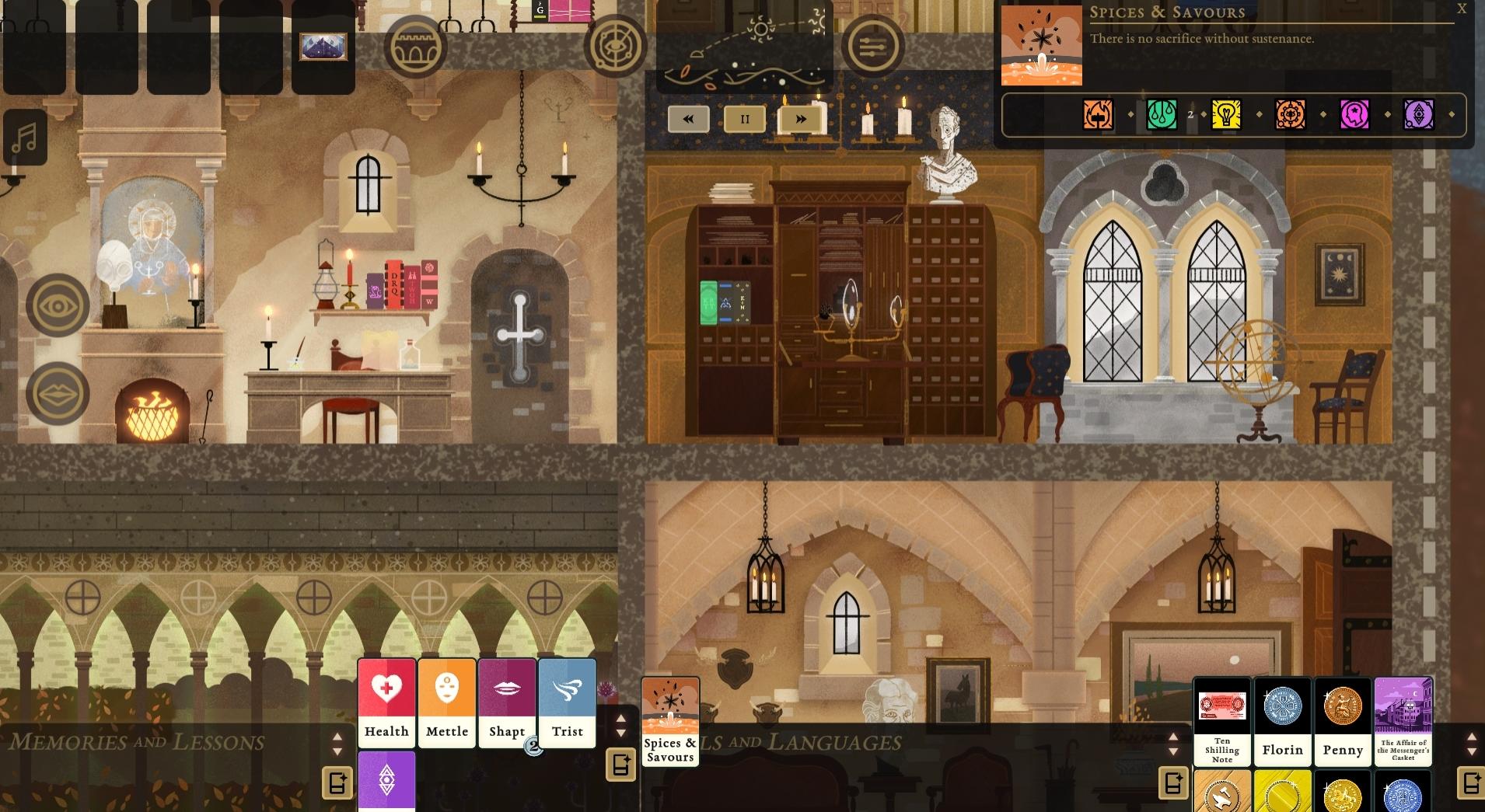This screenshot has height=812, width=1485.
Task: Click the Skills and Languages shelf label
Action: (x=816, y=742)
